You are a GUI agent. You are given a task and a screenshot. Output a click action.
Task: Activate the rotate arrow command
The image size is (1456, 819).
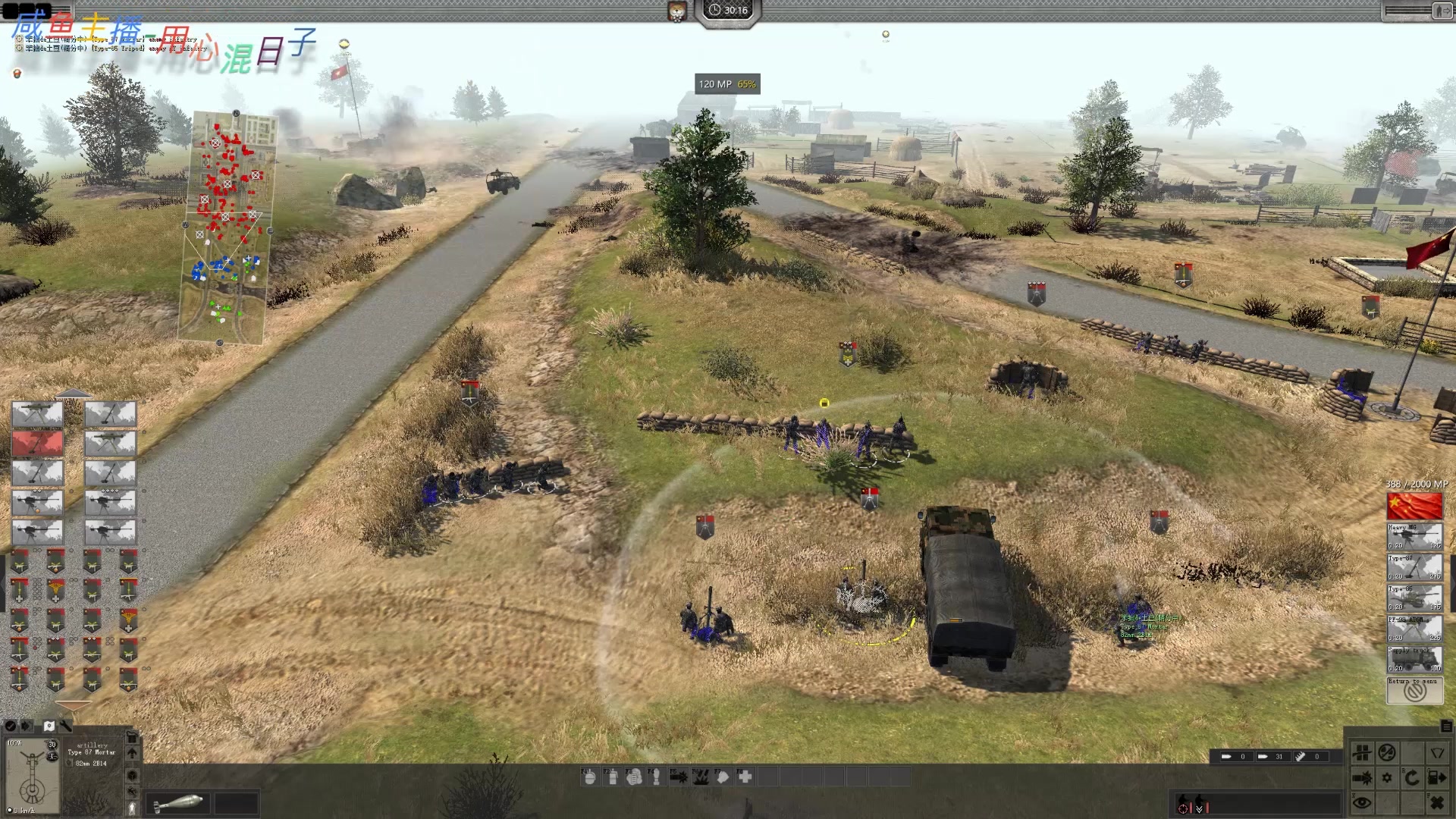point(1411,777)
